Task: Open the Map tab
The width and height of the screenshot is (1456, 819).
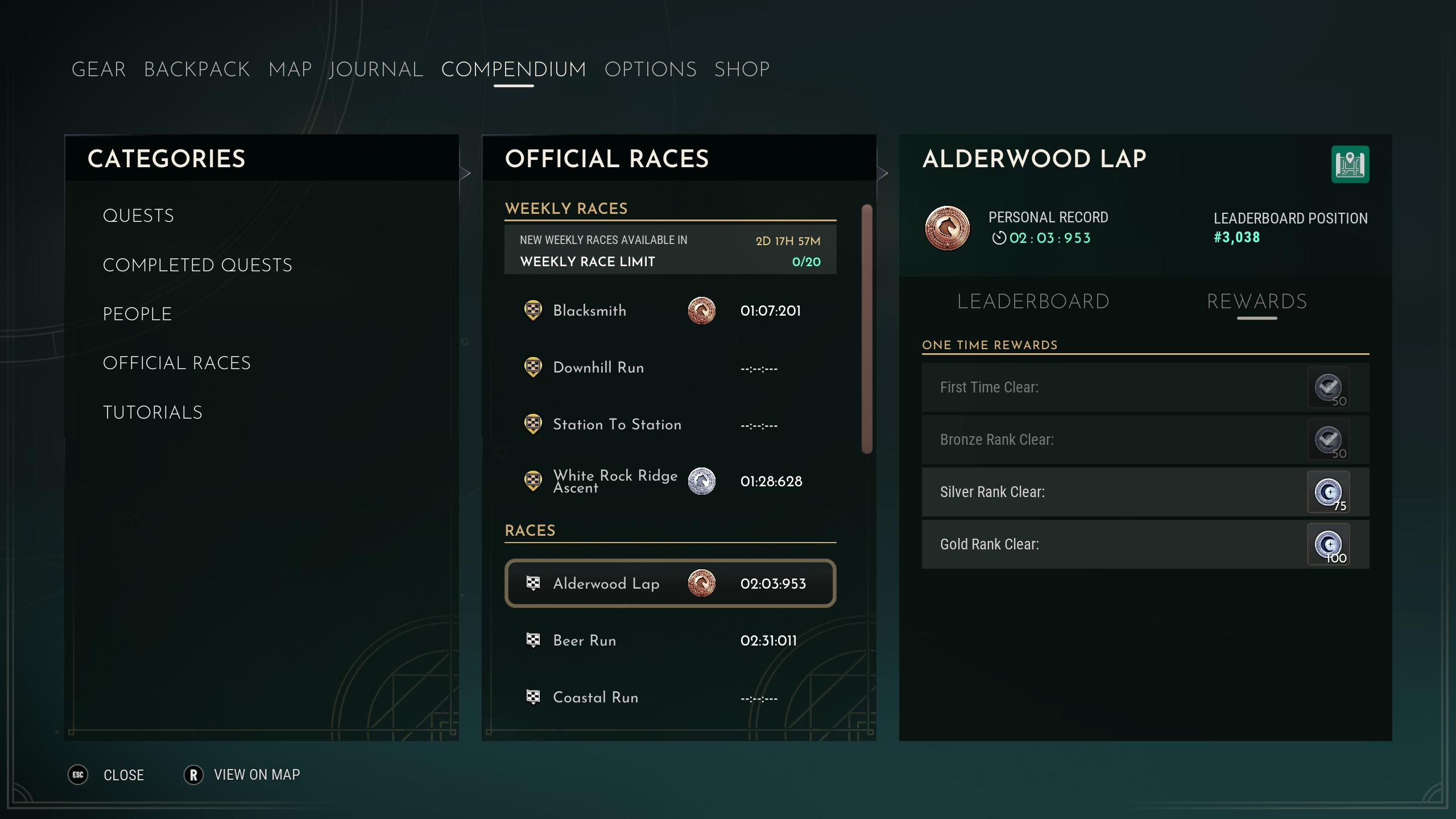Action: 290,69
